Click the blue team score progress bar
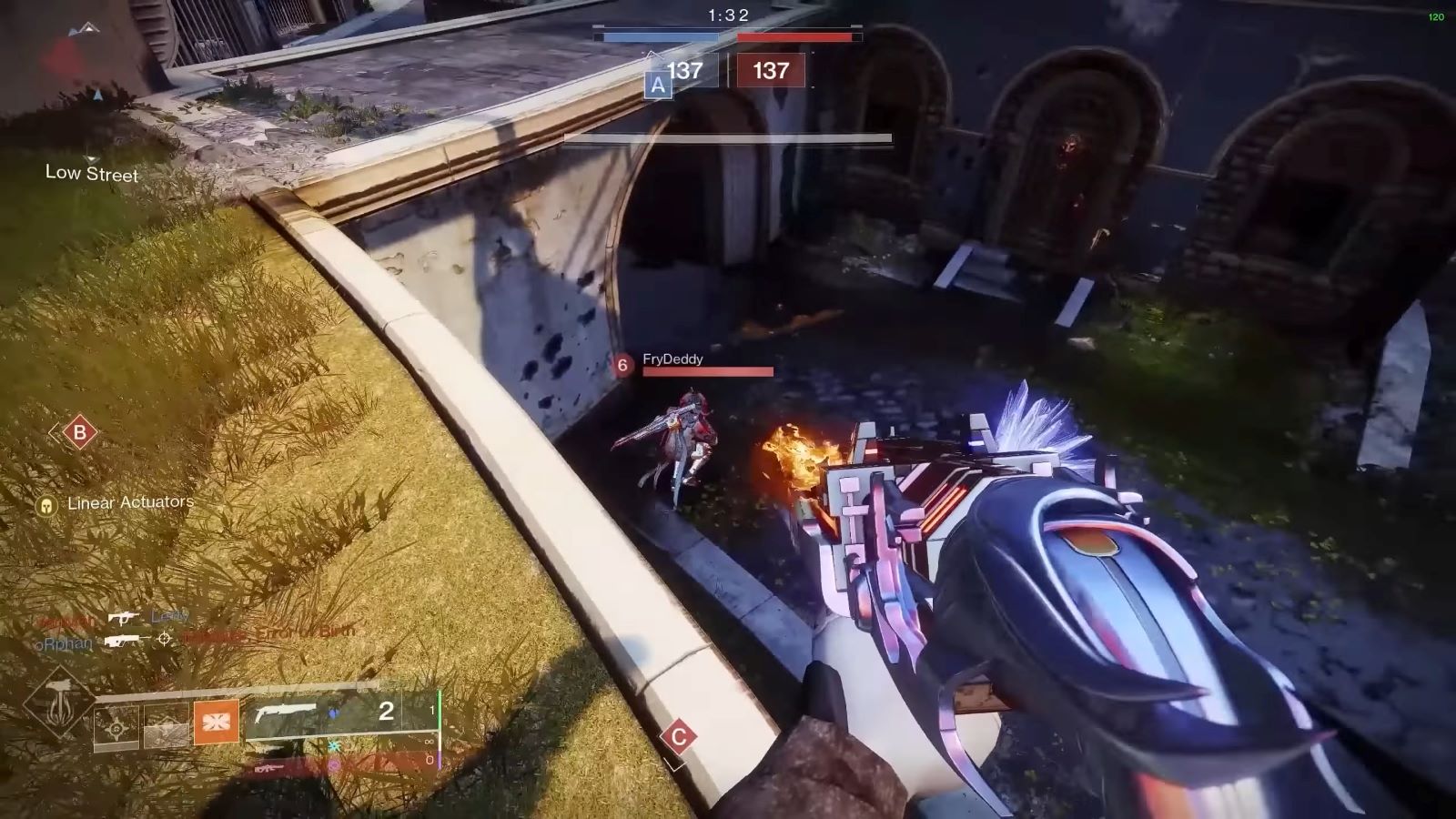This screenshot has width=1456, height=819. (660, 36)
